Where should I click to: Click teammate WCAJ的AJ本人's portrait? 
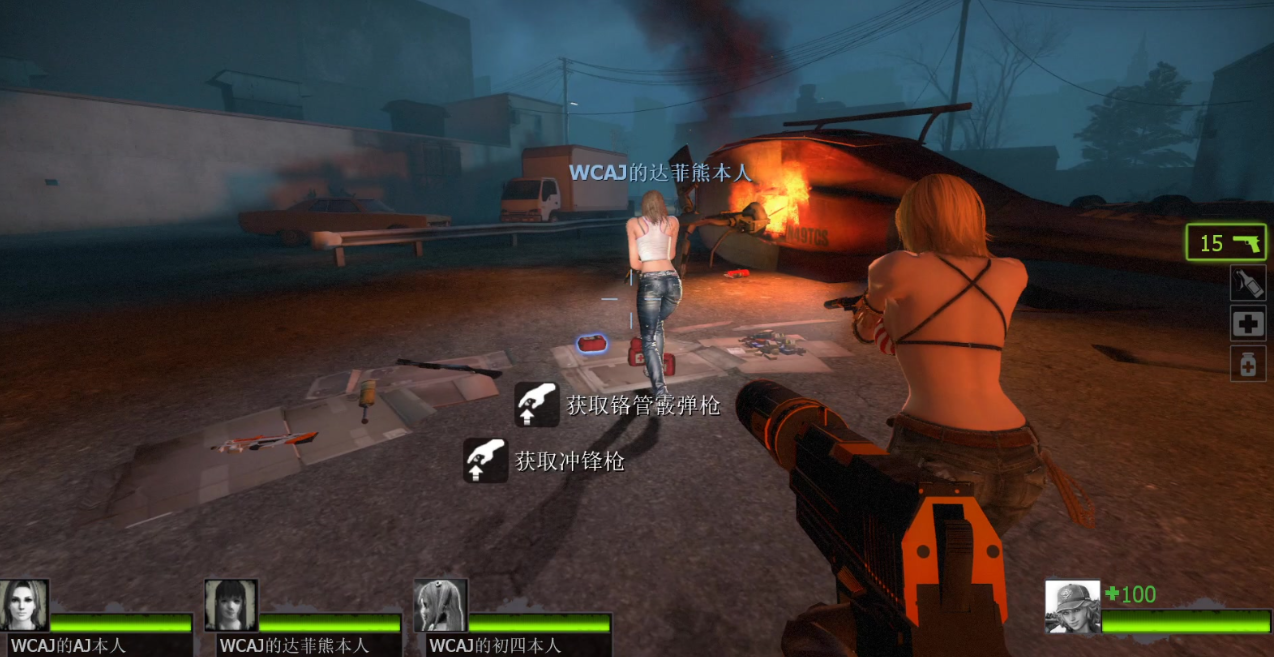pyautogui.click(x=24, y=605)
